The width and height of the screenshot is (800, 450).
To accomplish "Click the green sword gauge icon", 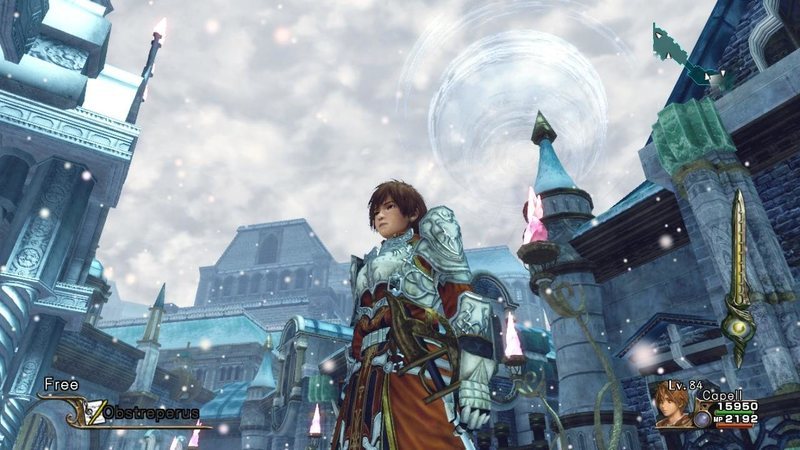I will click(x=738, y=278).
